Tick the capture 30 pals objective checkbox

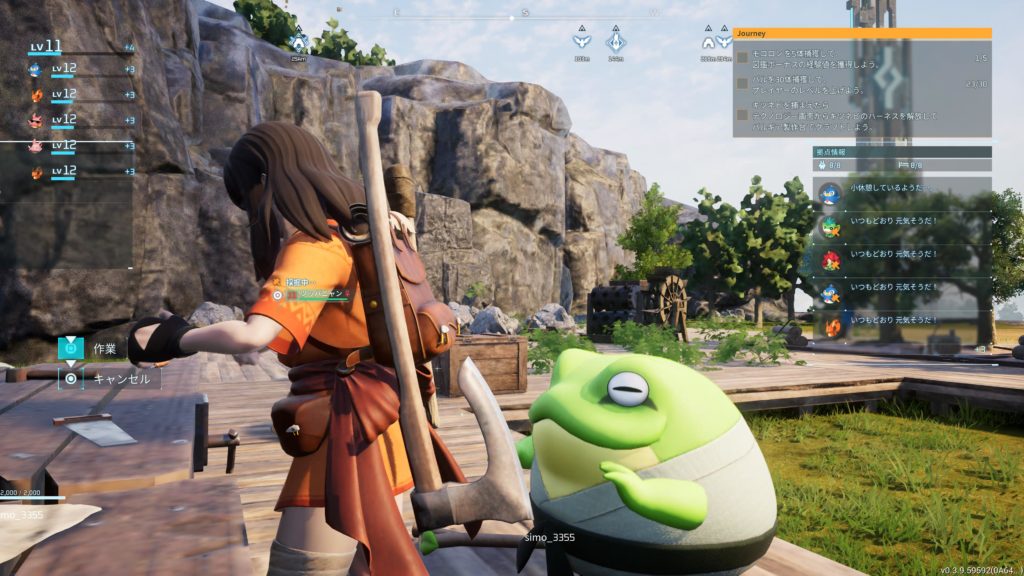pos(742,84)
